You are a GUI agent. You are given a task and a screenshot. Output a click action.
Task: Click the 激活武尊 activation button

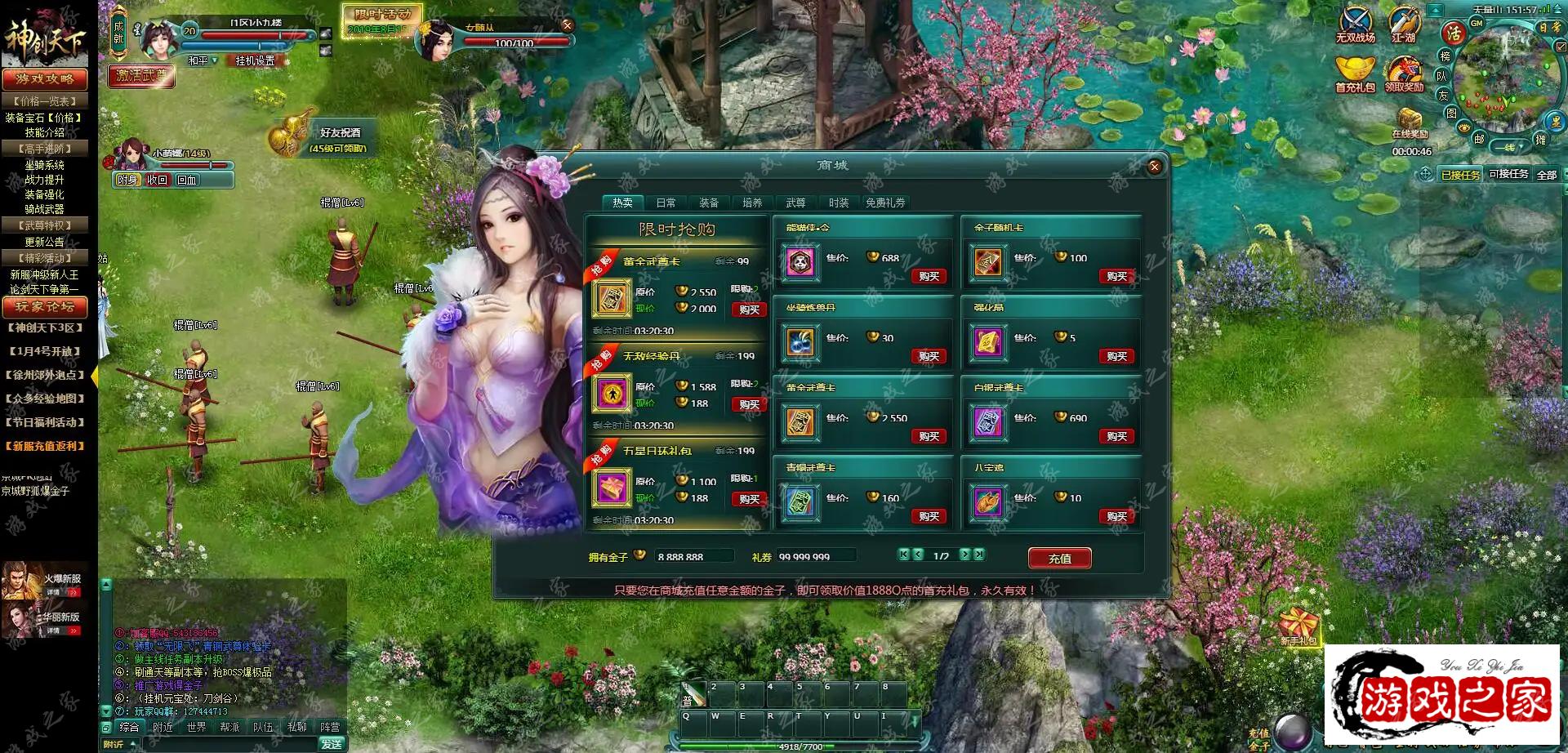[x=141, y=76]
